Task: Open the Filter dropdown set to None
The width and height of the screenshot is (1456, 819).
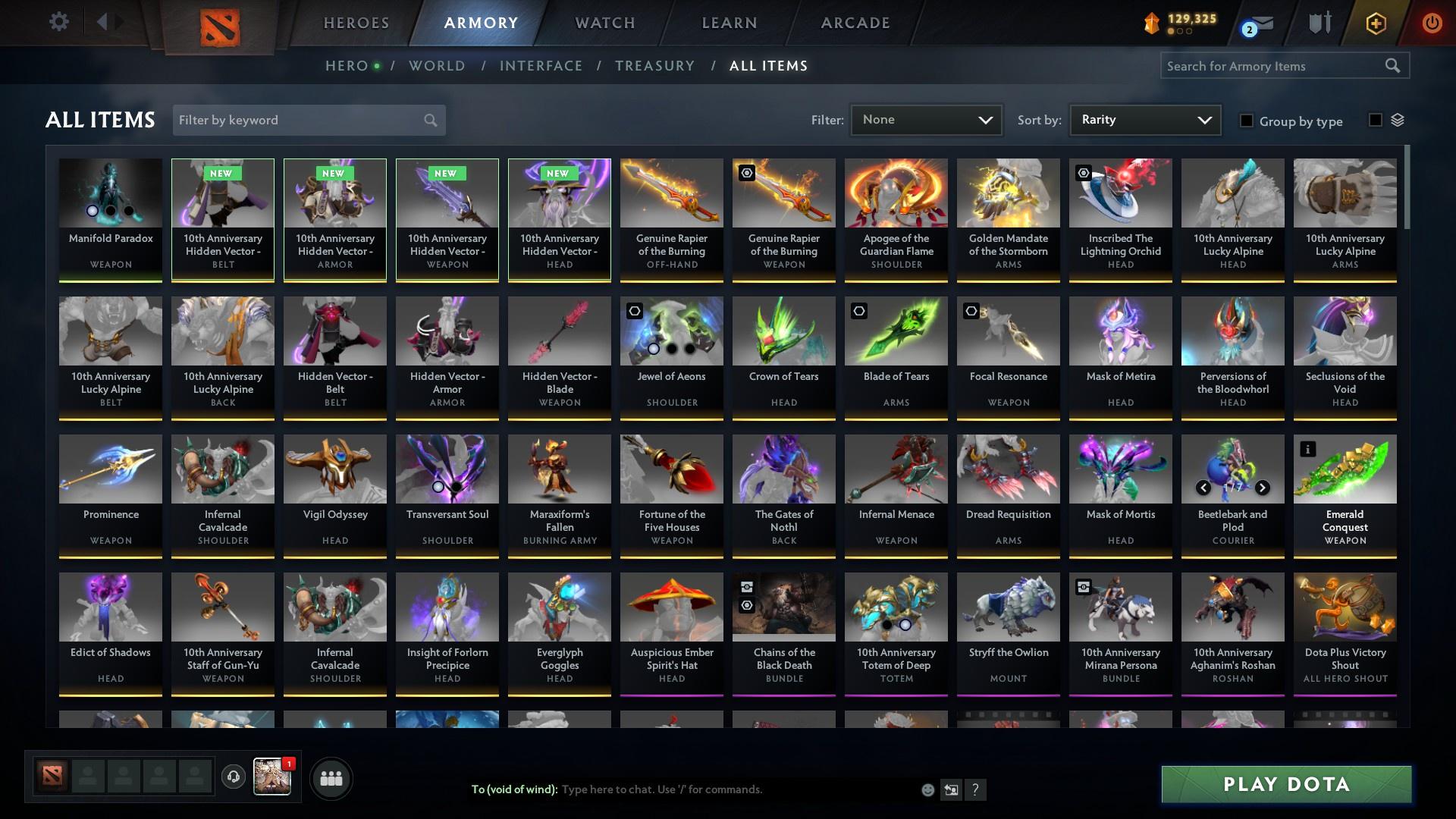Action: 925,119
